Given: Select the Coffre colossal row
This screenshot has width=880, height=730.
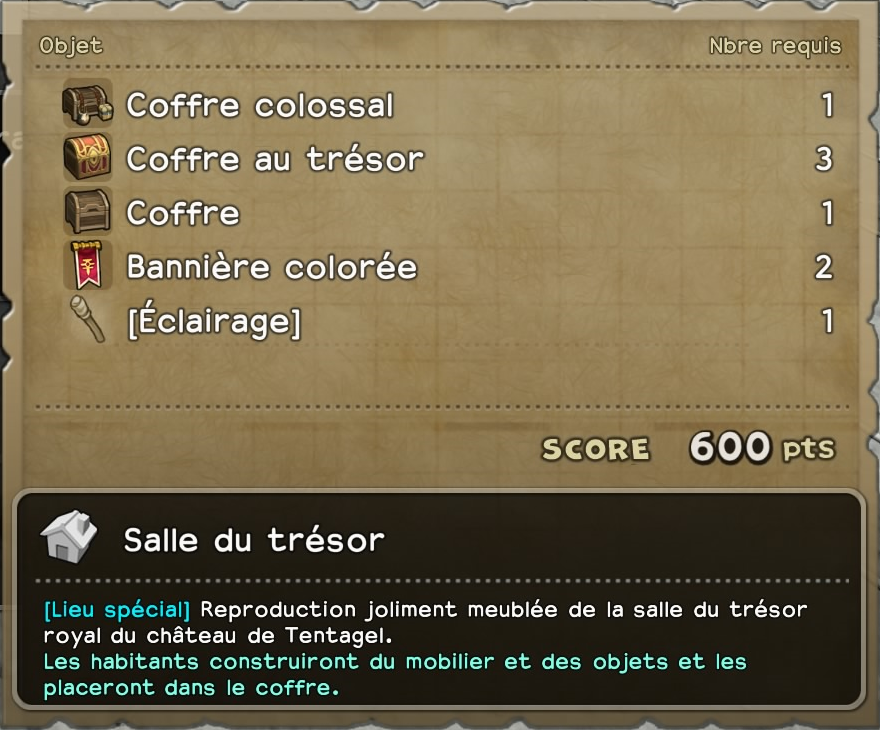Looking at the screenshot, I should (x=260, y=105).
